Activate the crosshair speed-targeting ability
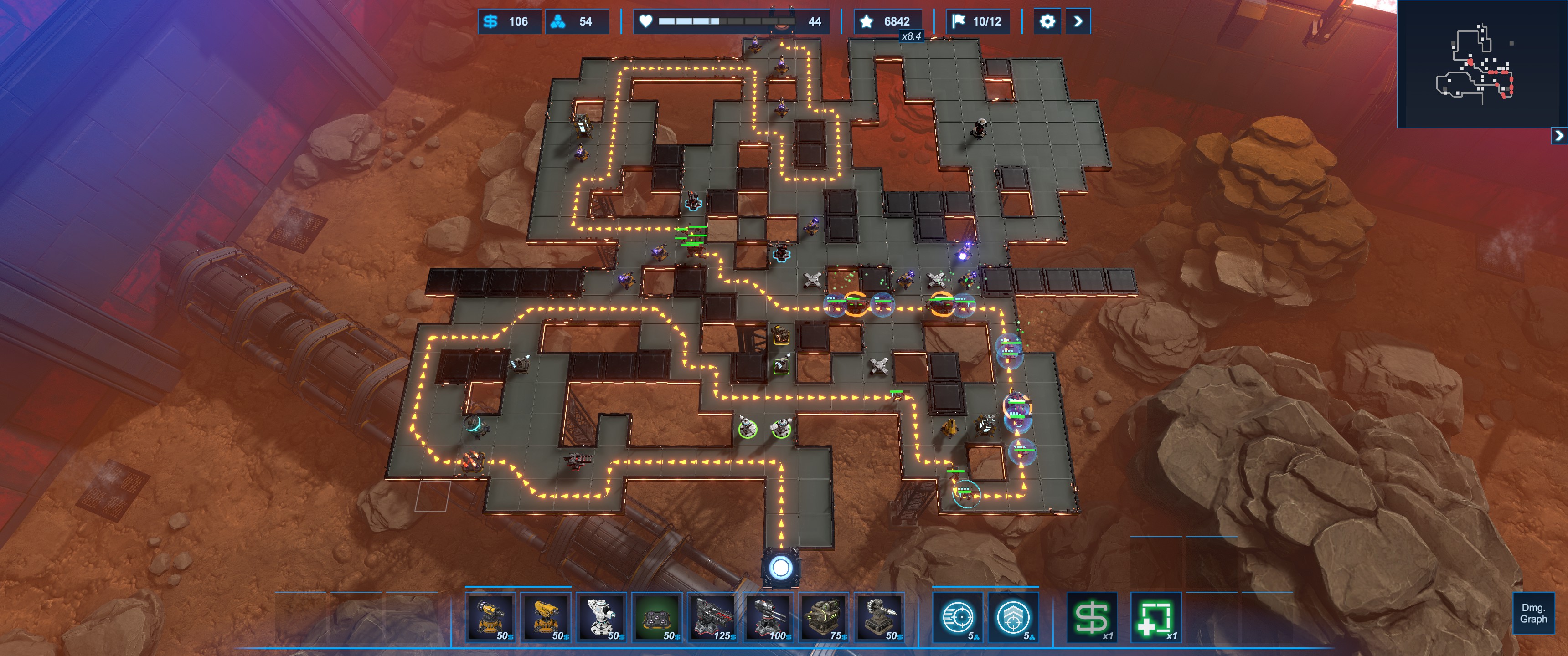 [958, 617]
